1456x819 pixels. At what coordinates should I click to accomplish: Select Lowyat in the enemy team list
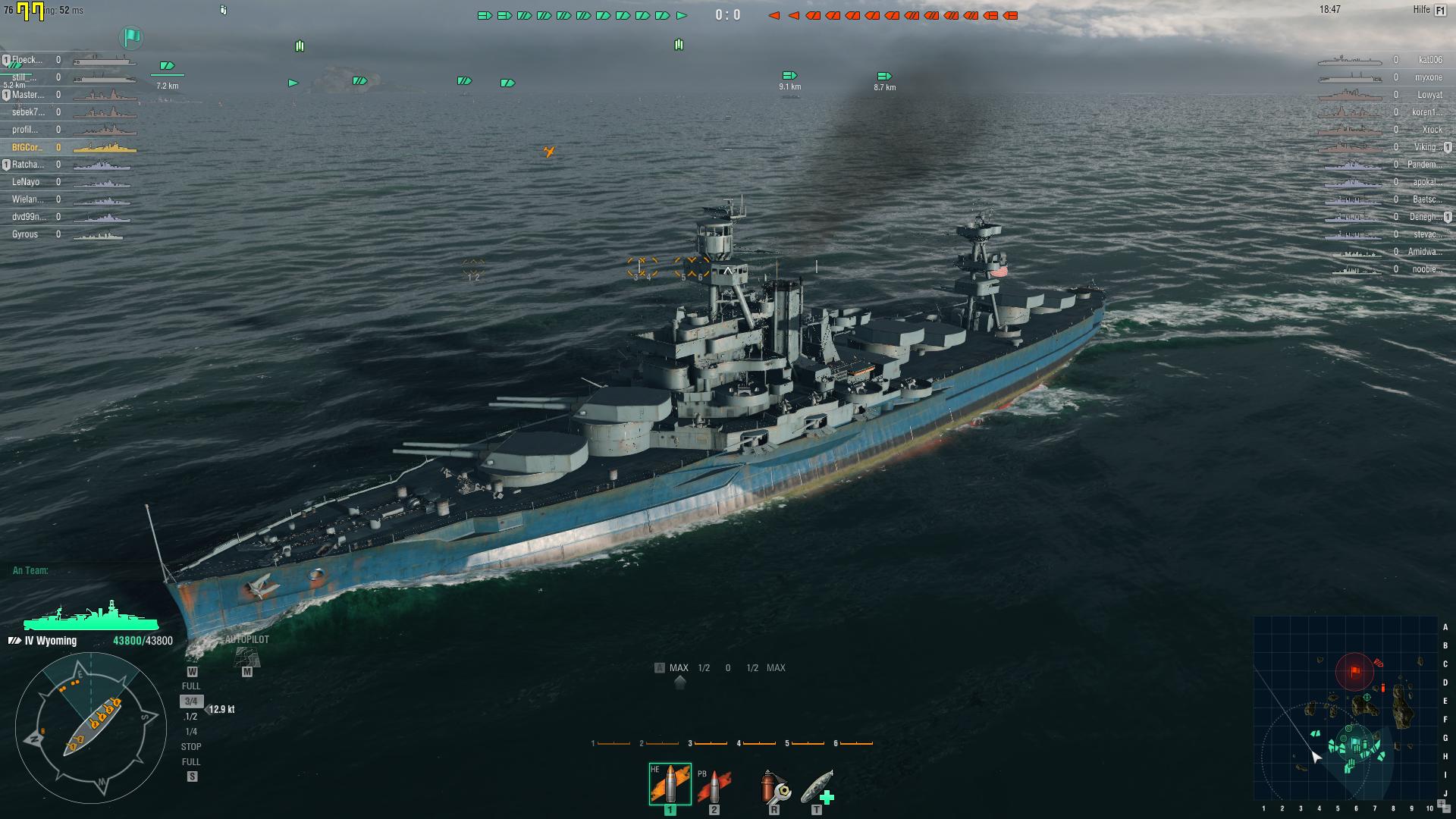[1432, 96]
